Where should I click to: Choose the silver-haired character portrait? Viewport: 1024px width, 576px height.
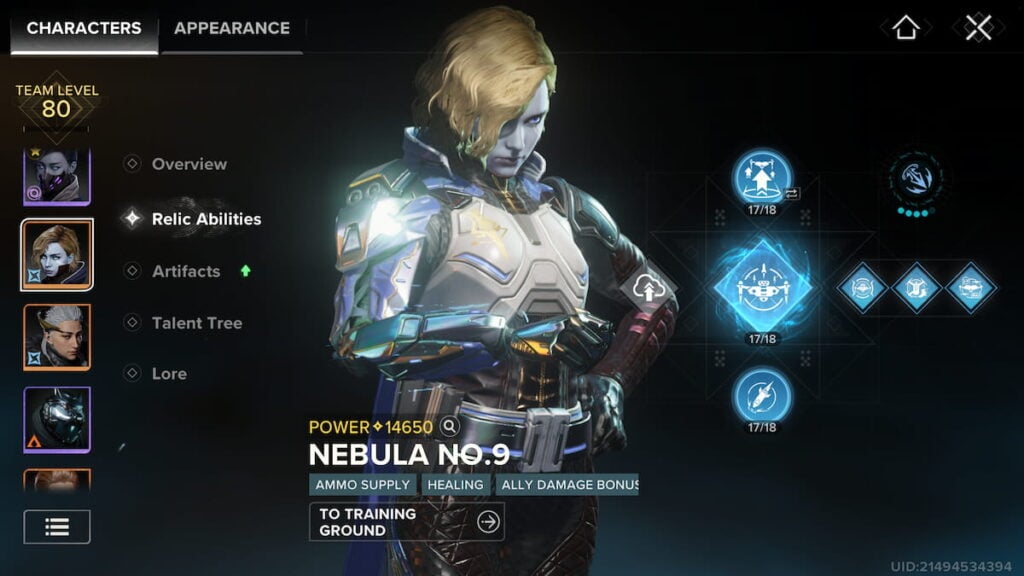point(57,337)
